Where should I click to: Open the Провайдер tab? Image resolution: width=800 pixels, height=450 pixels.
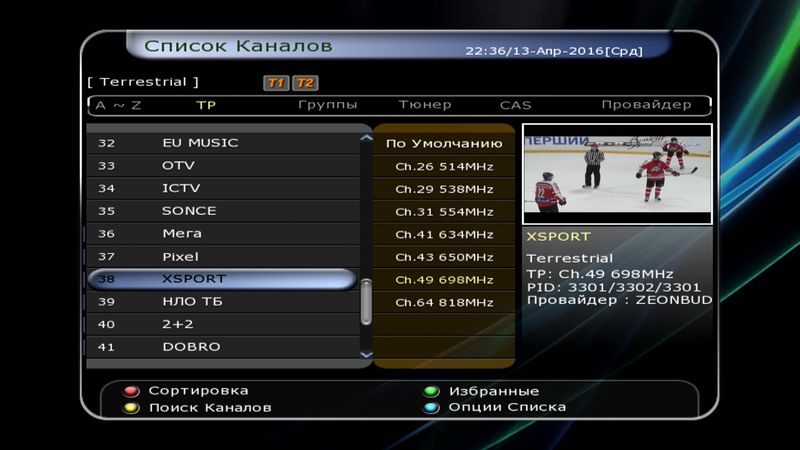pyautogui.click(x=646, y=105)
